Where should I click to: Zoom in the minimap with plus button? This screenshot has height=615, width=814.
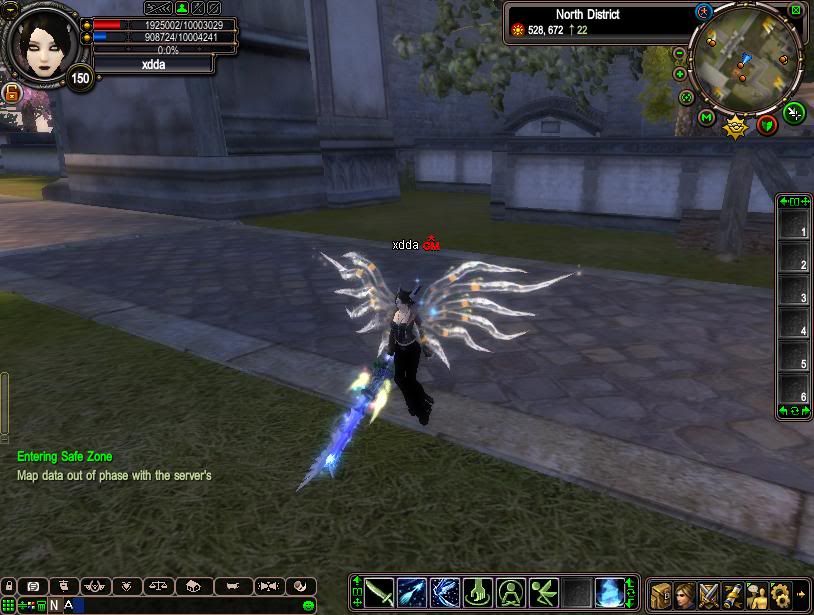click(x=680, y=73)
